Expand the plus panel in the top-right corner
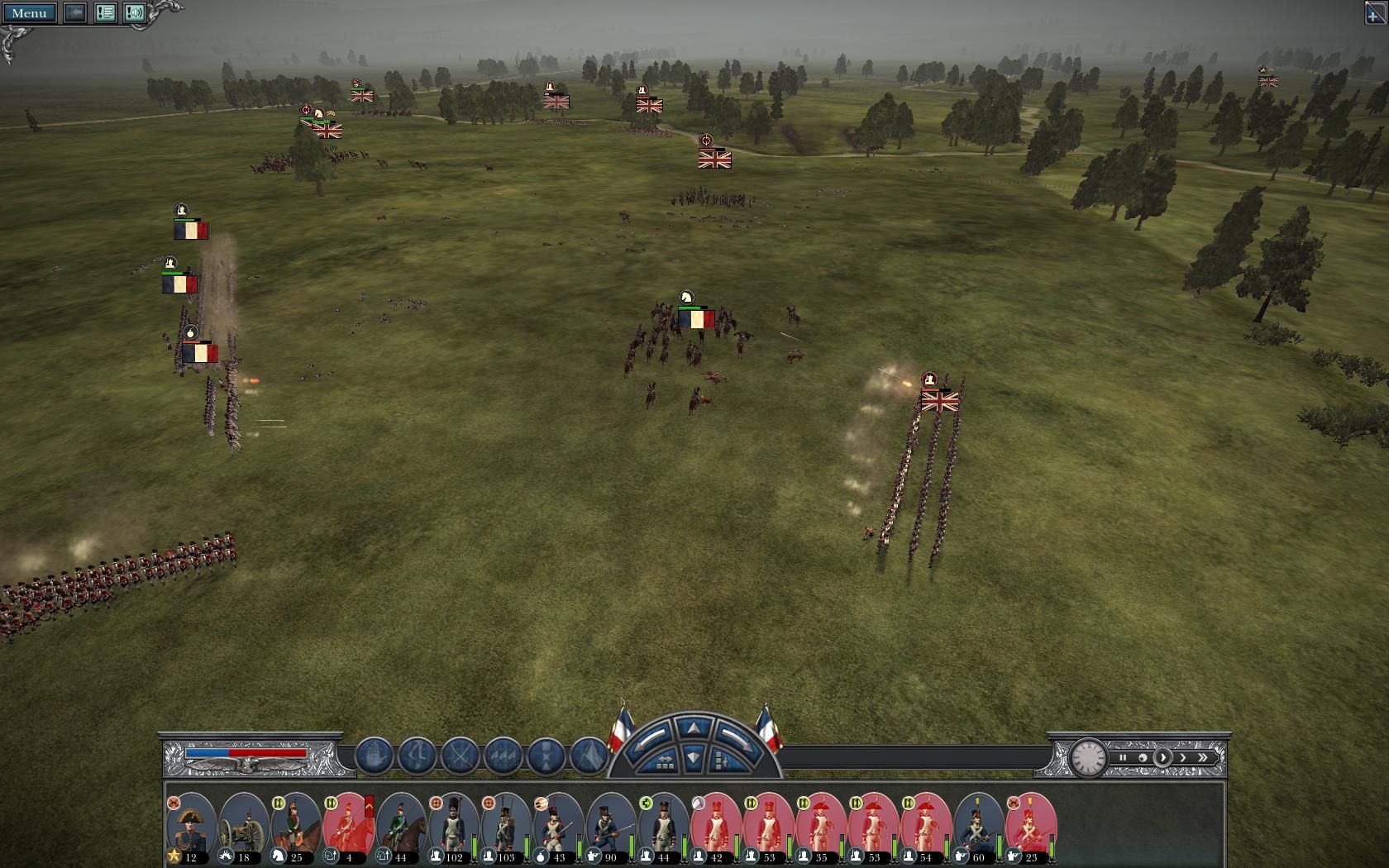This screenshot has height=868, width=1389. pyautogui.click(x=1374, y=13)
